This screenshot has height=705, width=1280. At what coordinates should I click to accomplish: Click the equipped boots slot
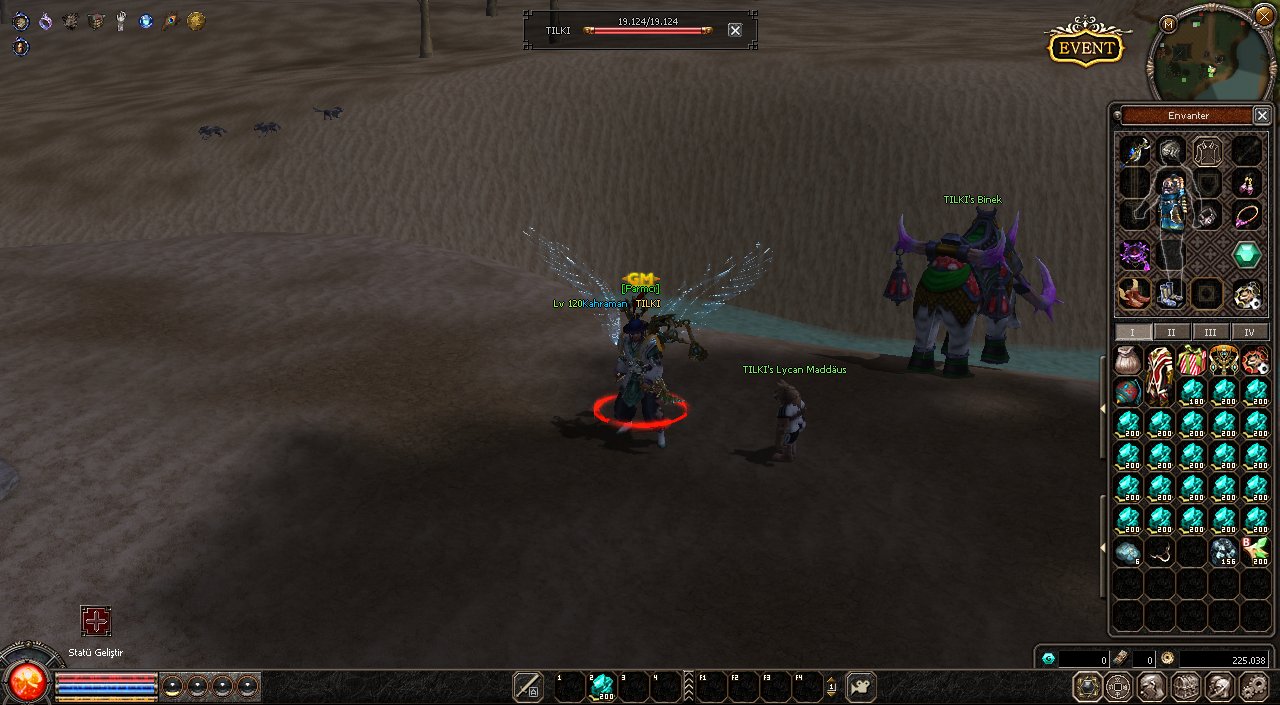pos(1170,294)
